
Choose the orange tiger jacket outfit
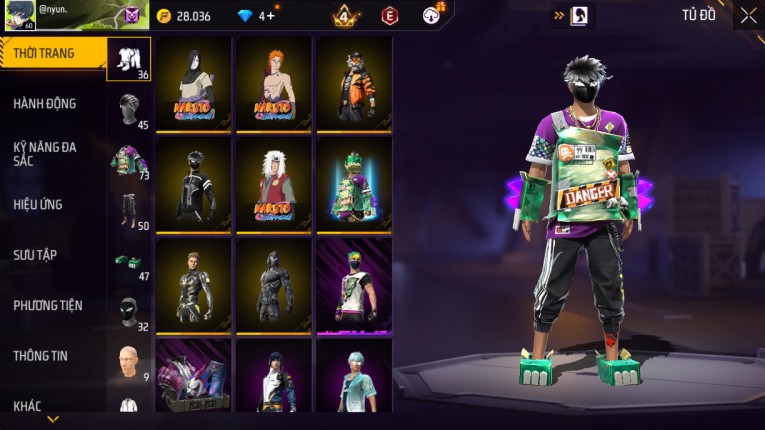(x=354, y=84)
